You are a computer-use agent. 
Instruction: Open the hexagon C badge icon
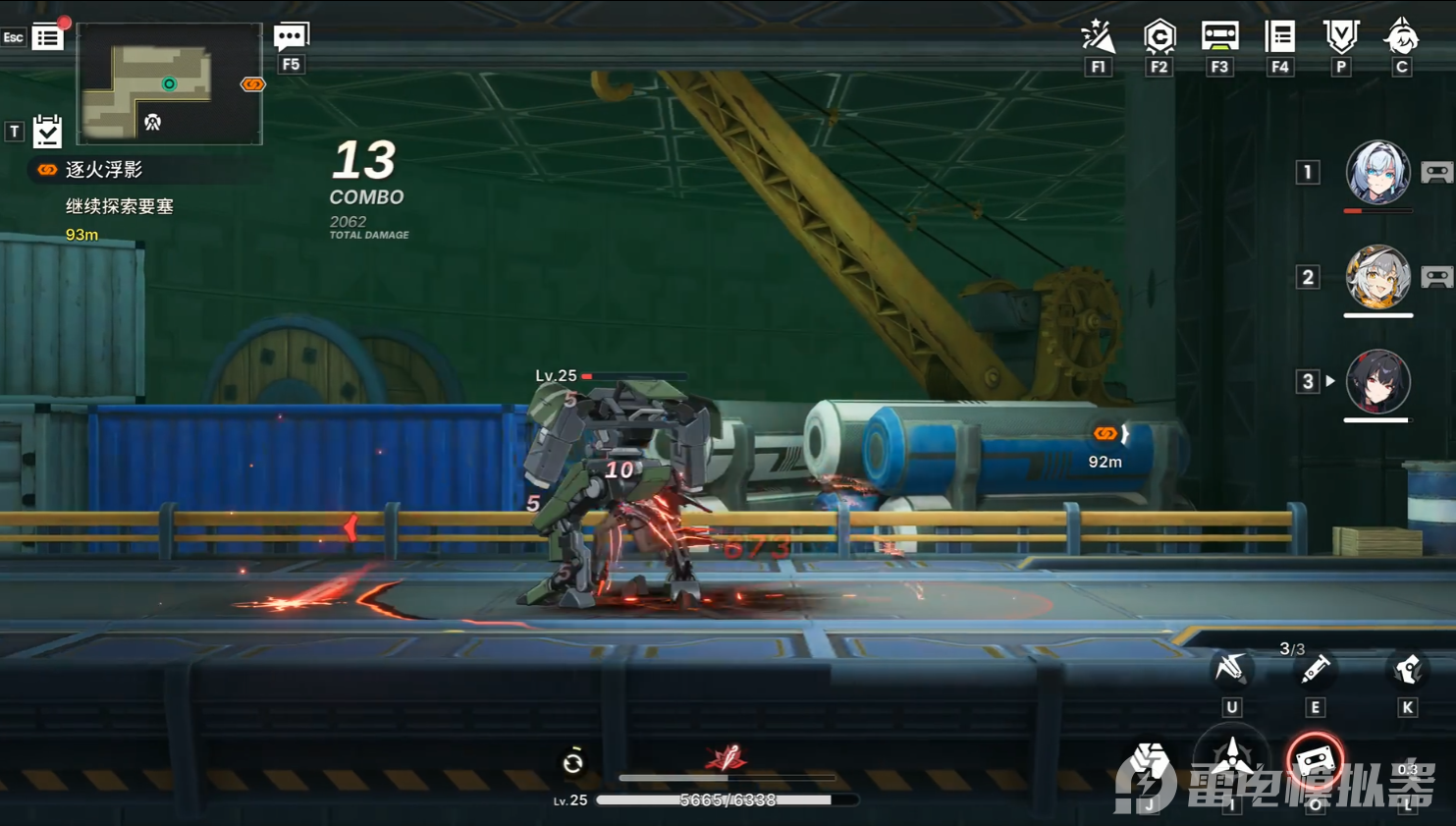click(1159, 37)
